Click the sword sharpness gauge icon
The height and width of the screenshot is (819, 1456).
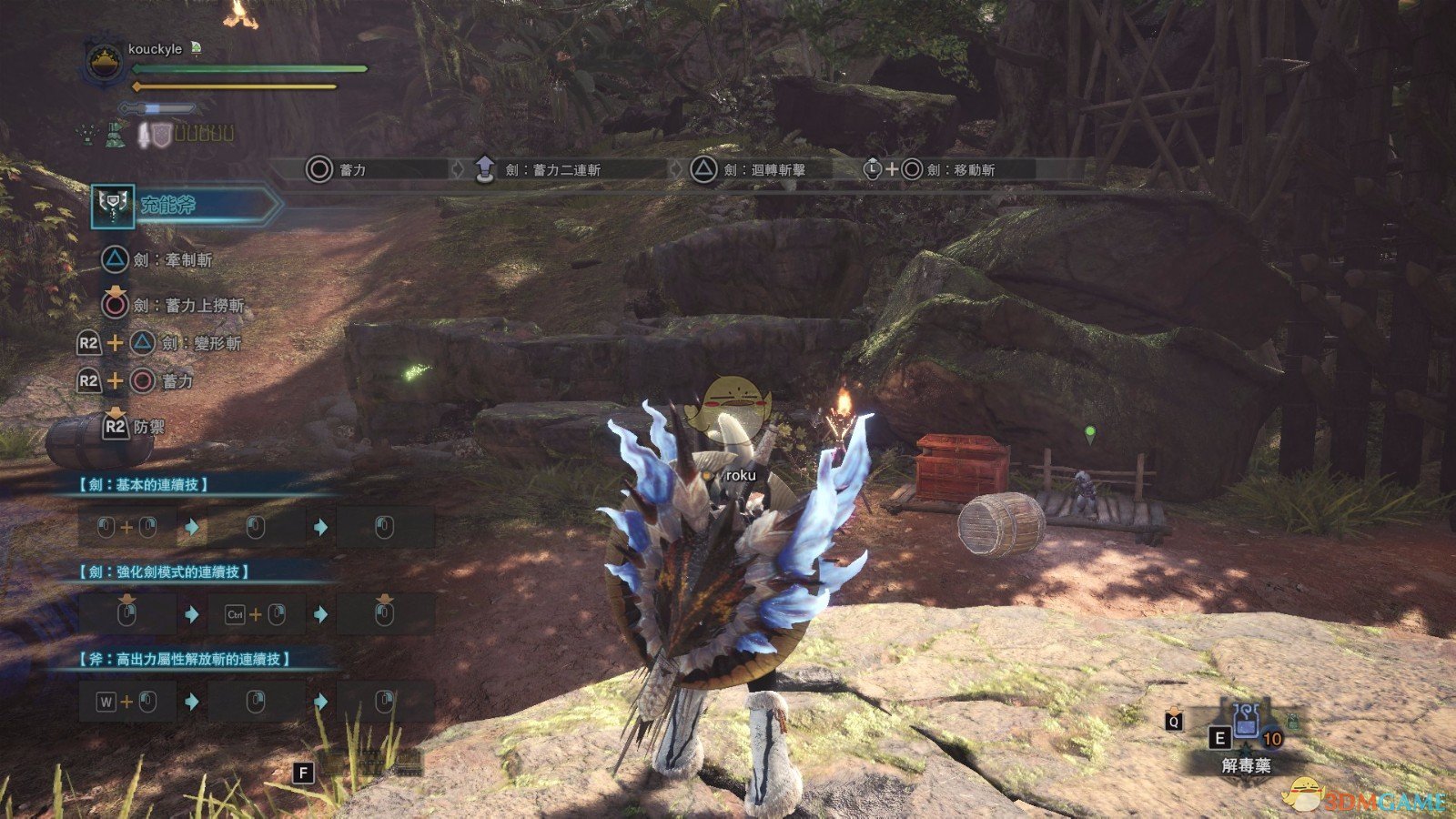(157, 108)
